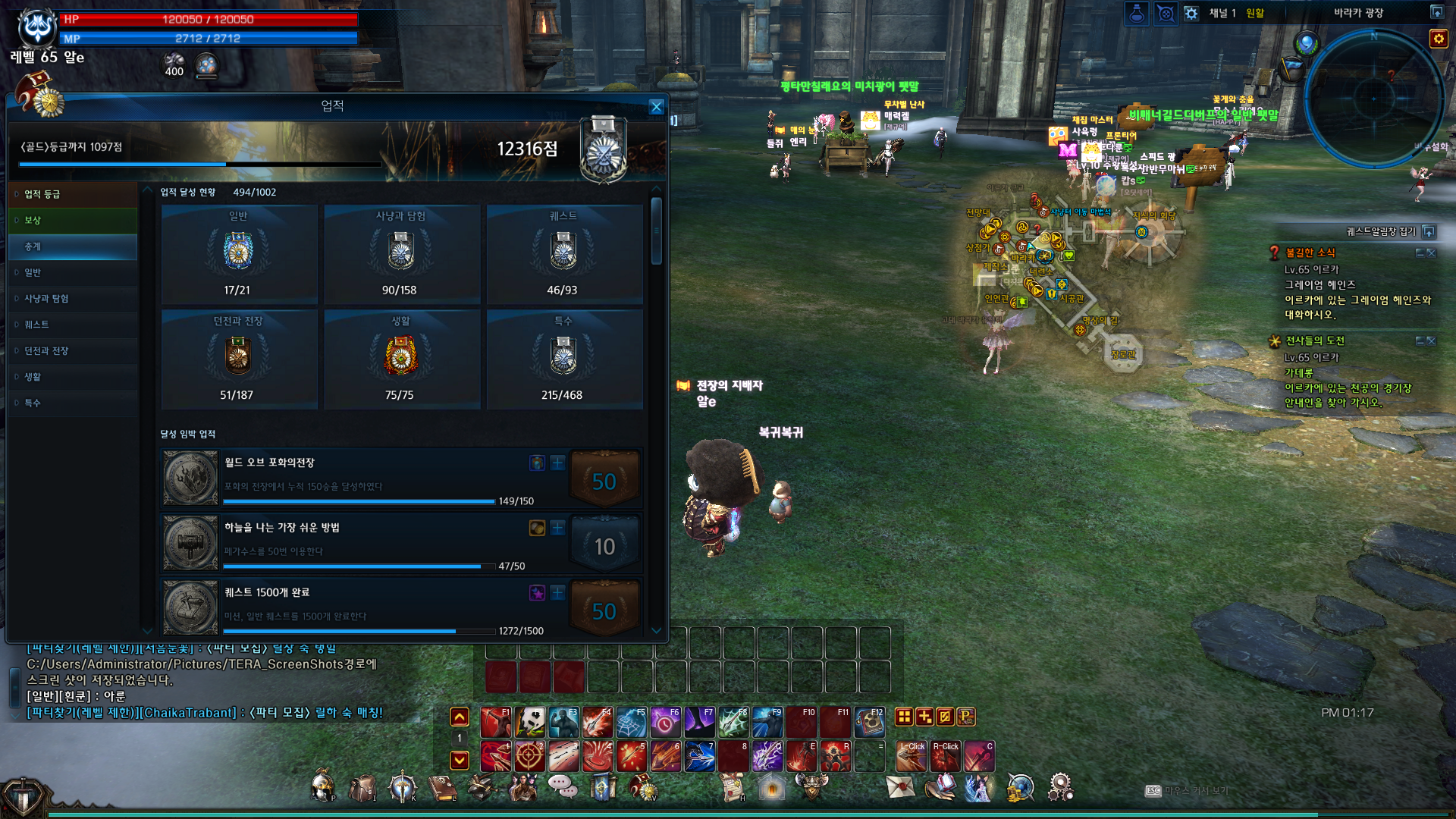Activate the crosshair target skill in slot 2
Screen dimensions: 1456x819
(x=530, y=756)
